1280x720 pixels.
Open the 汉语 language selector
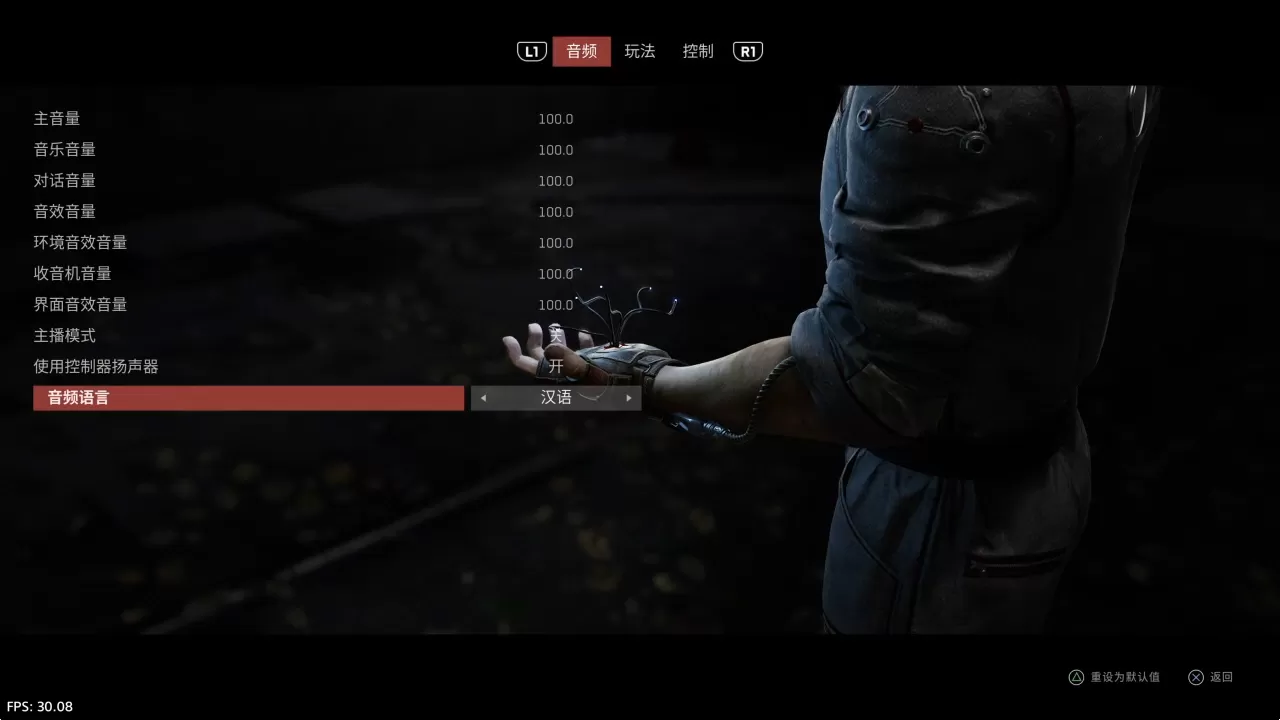556,397
